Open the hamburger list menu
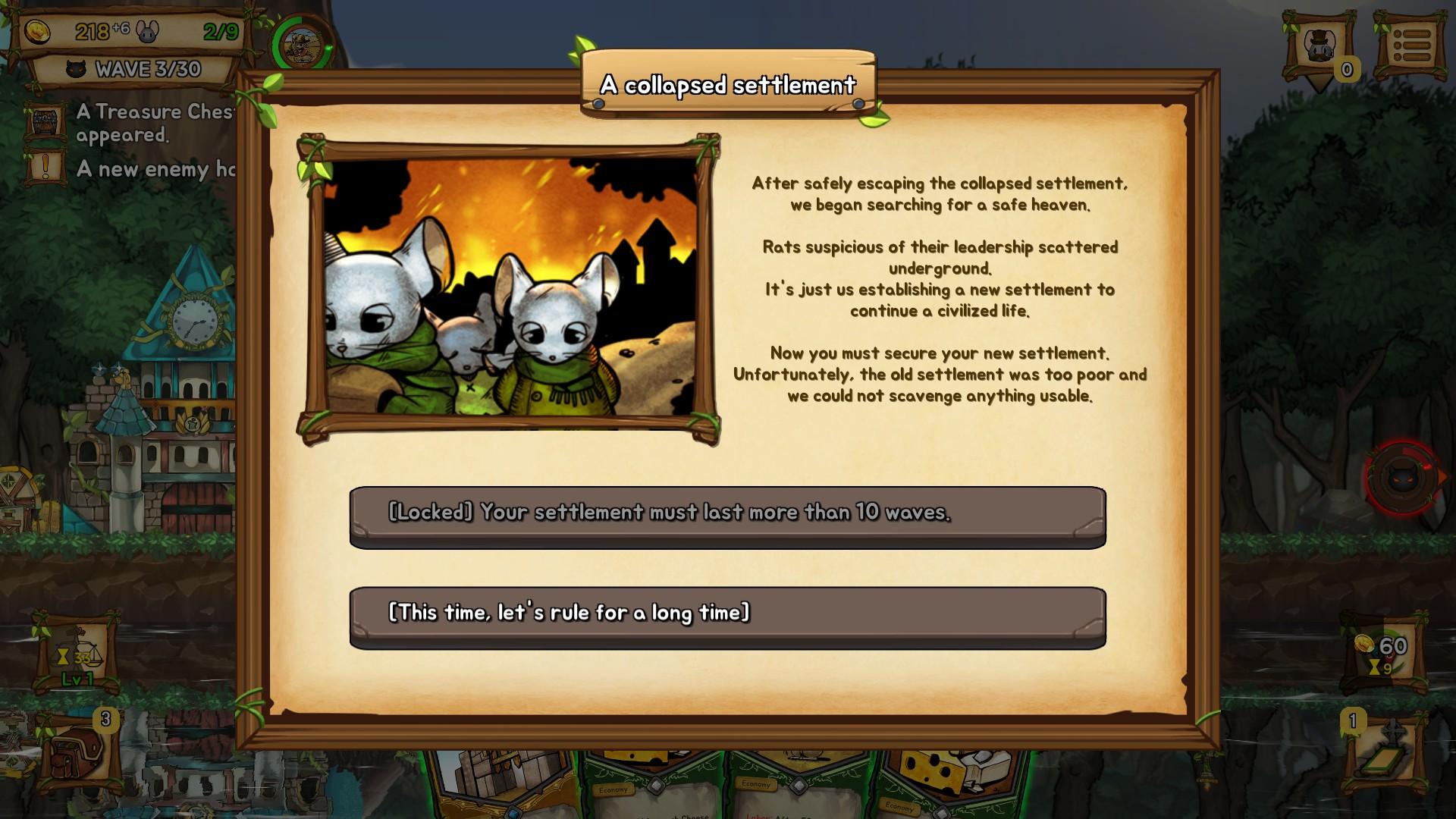1456x819 pixels. (1410, 47)
